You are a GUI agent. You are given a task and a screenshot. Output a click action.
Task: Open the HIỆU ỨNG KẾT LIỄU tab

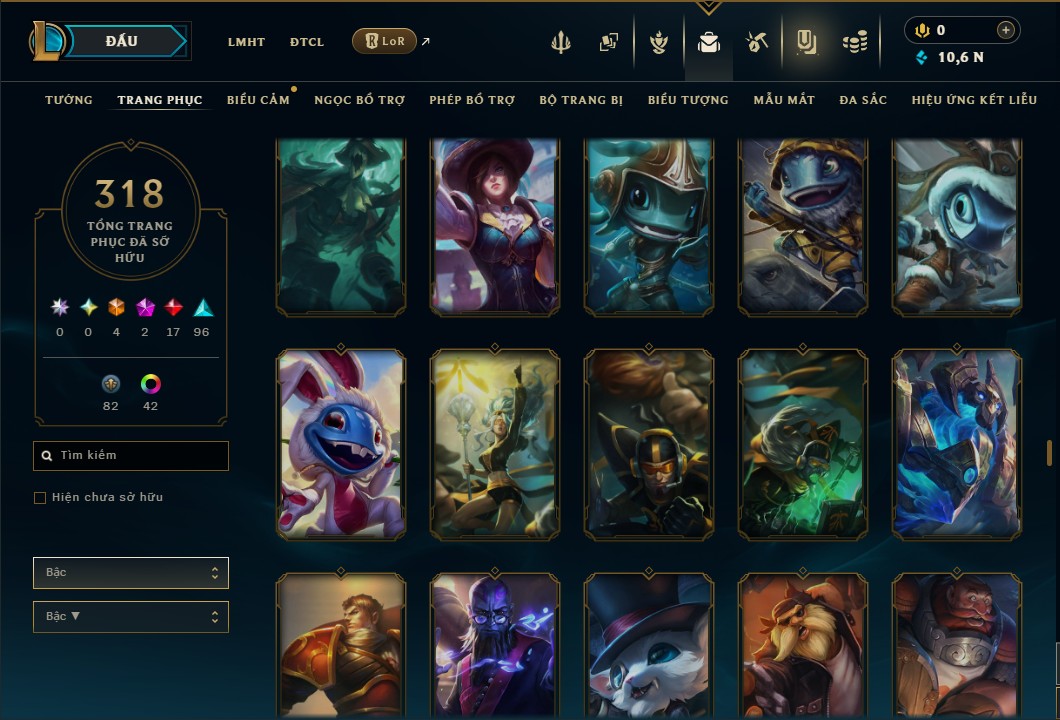point(972,100)
